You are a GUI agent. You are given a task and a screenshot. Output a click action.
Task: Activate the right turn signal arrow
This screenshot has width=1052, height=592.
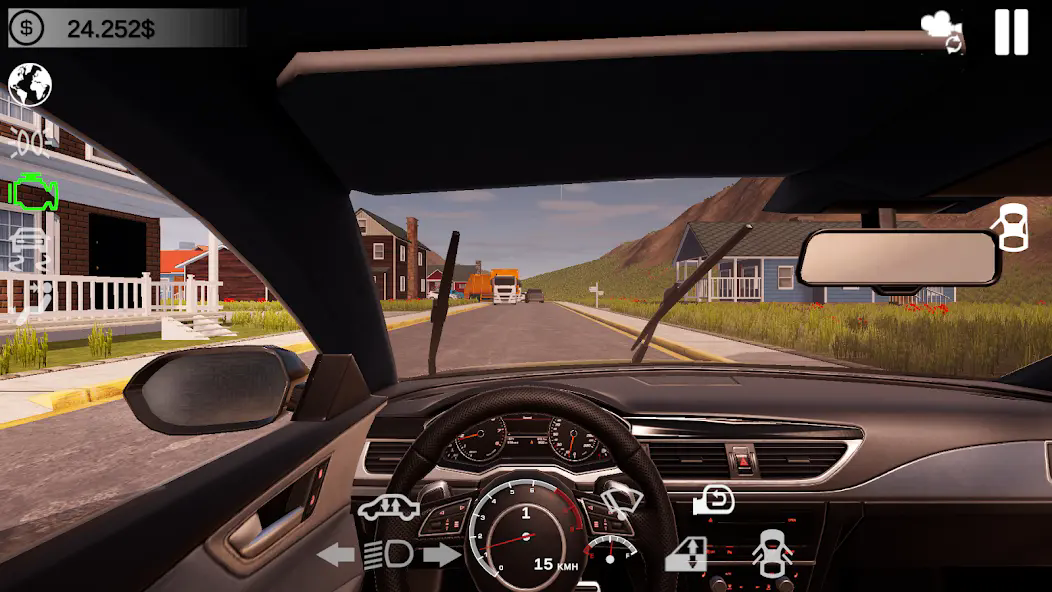[441, 554]
